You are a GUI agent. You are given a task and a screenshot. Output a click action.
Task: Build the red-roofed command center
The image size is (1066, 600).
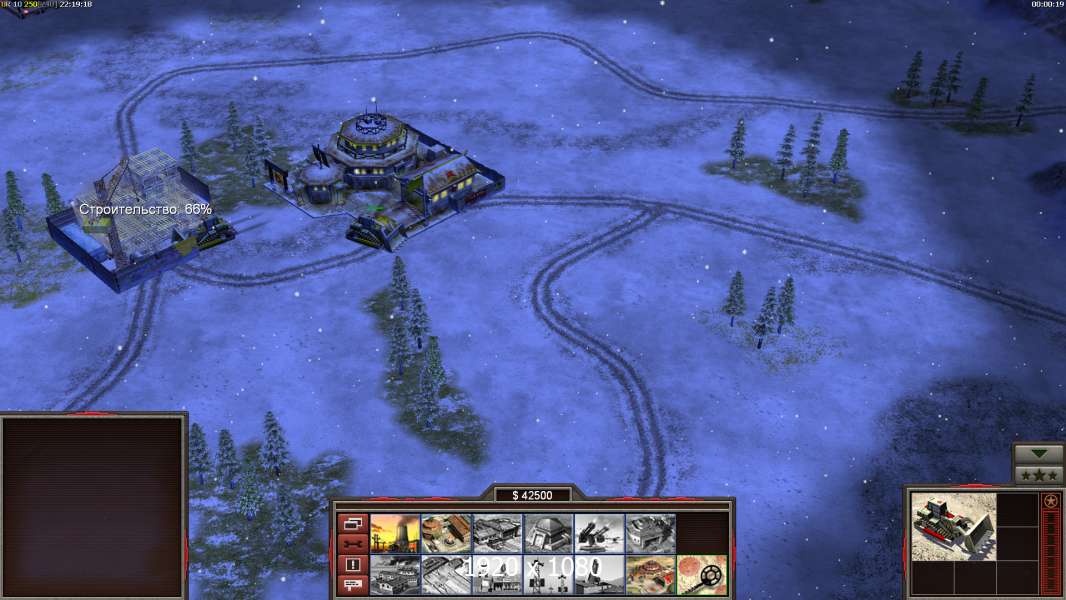pos(650,575)
